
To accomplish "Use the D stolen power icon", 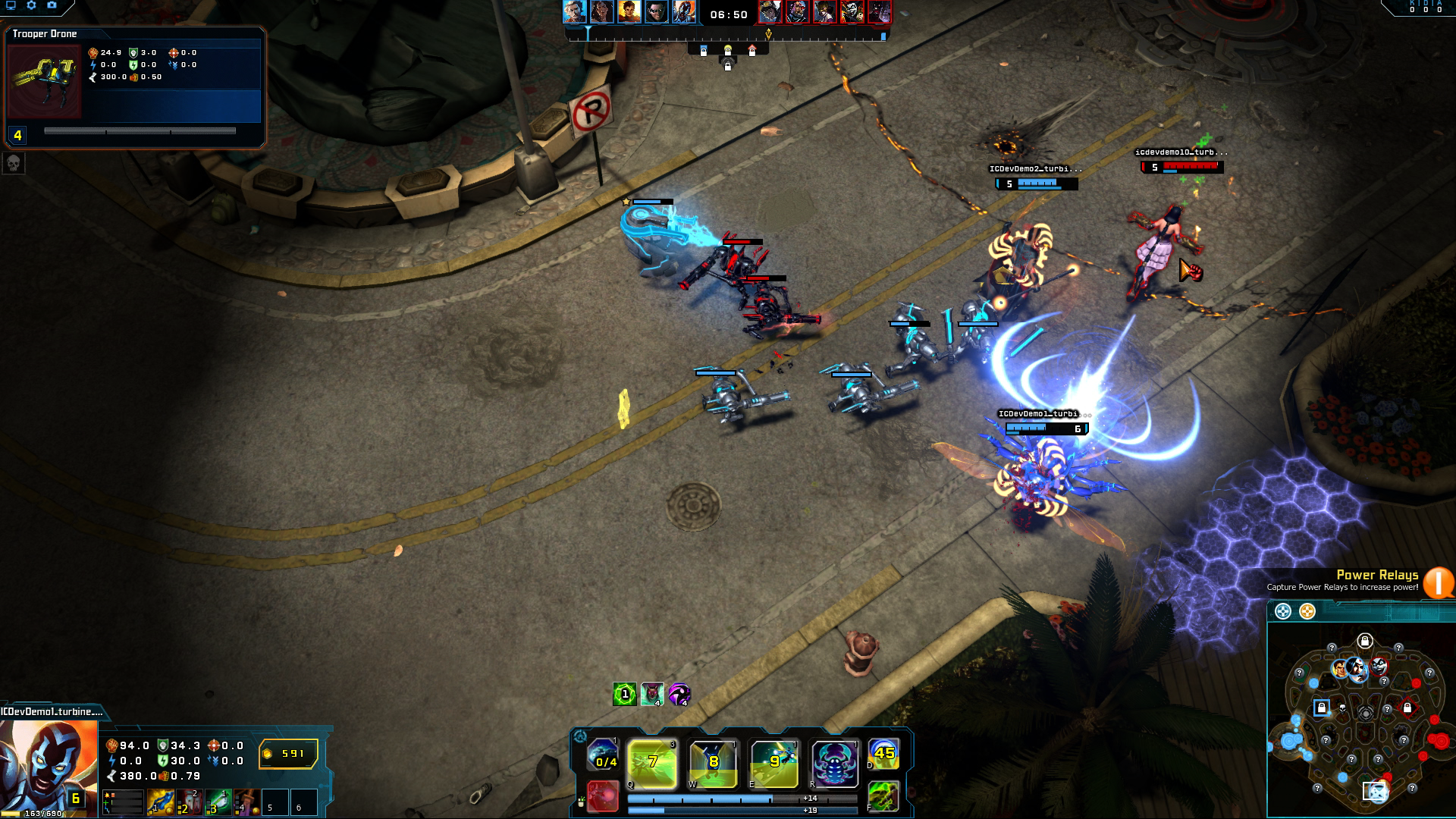I will point(883,754).
